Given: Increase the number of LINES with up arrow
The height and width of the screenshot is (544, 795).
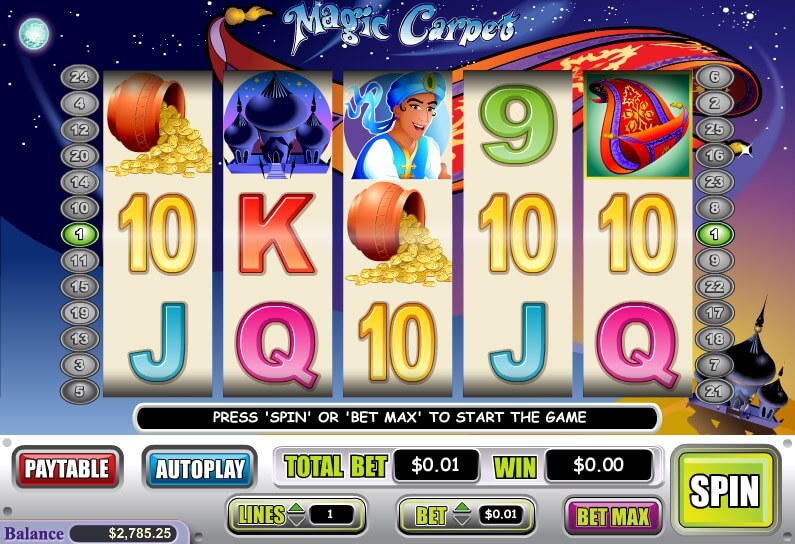Looking at the screenshot, I should 298,510.
